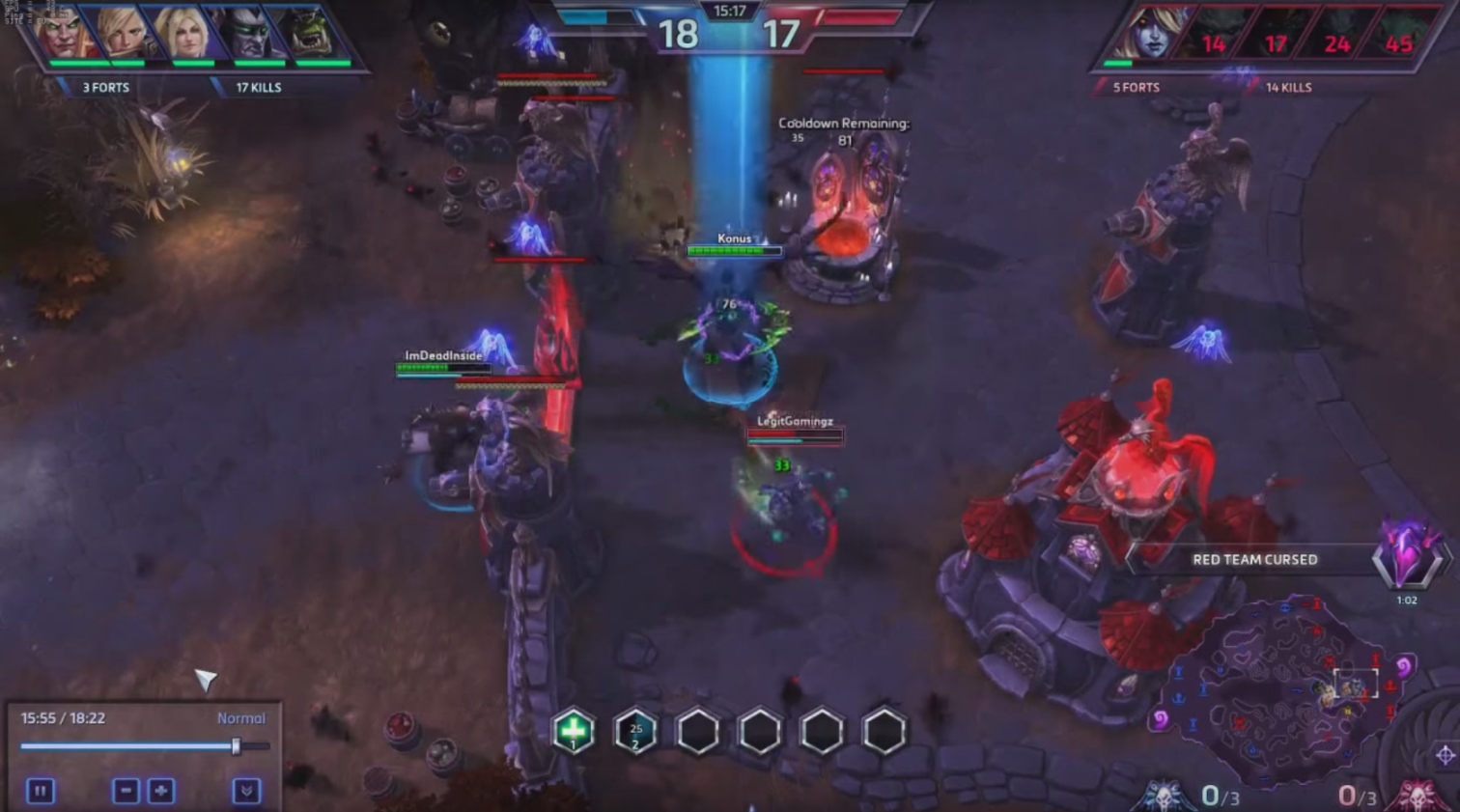Select the dead red hero with 17 timer
Screen dimensions: 1460x812
[1275, 39]
